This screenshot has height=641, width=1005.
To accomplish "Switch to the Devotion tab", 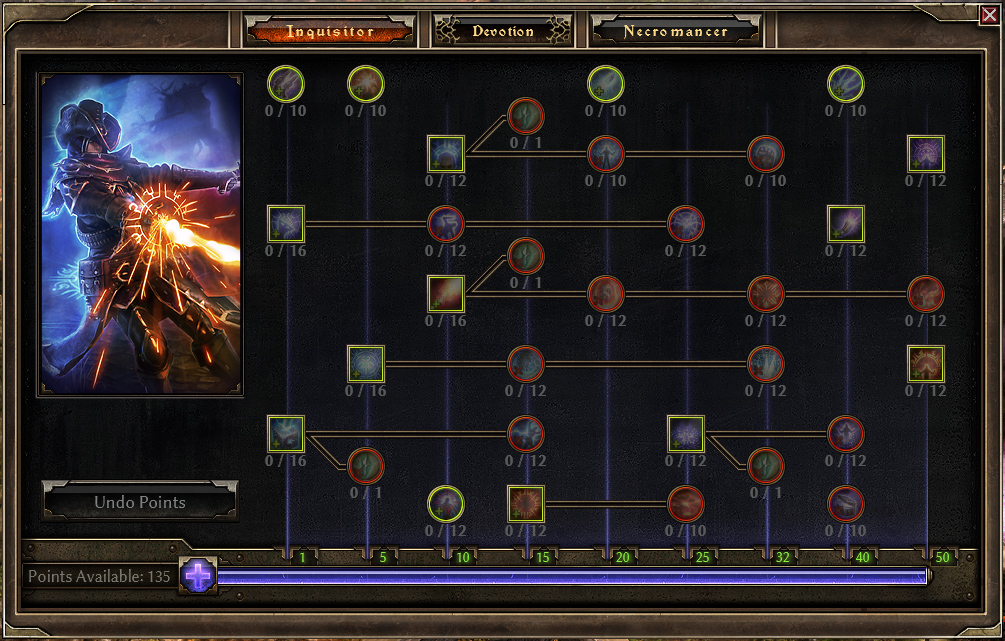I will click(x=503, y=31).
